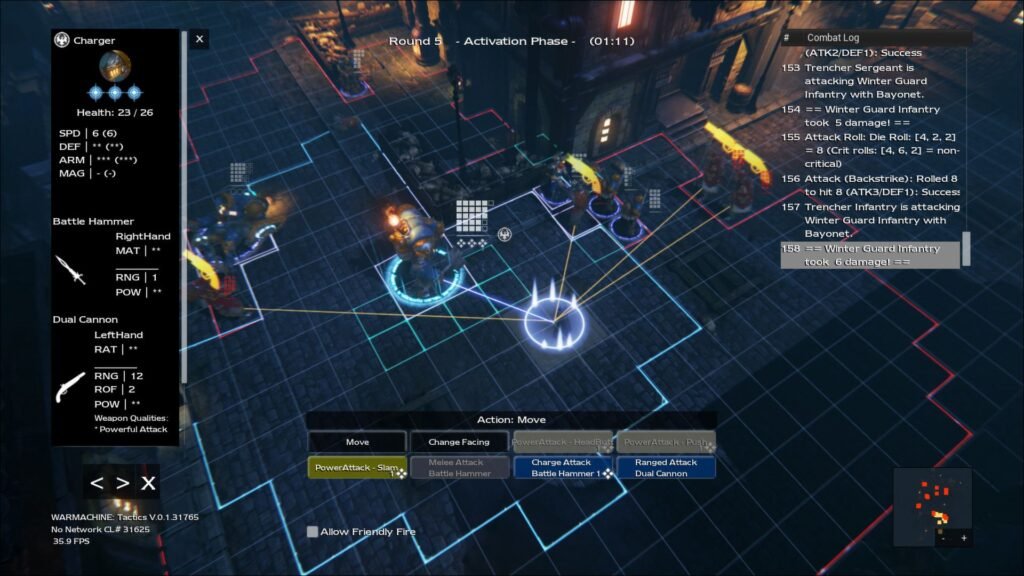Click the Battle Hammer weapon icon
Screen dimensions: 1024x576
(x=68, y=269)
